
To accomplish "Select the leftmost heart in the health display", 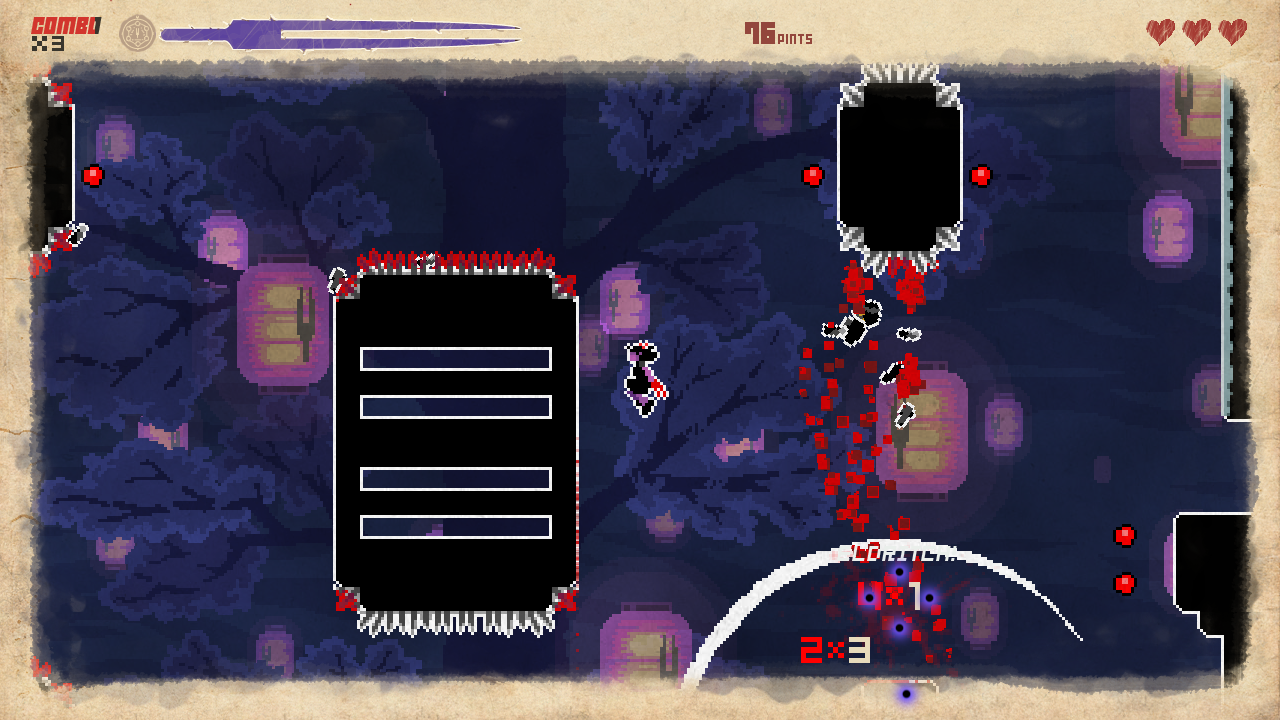I will coord(1158,31).
